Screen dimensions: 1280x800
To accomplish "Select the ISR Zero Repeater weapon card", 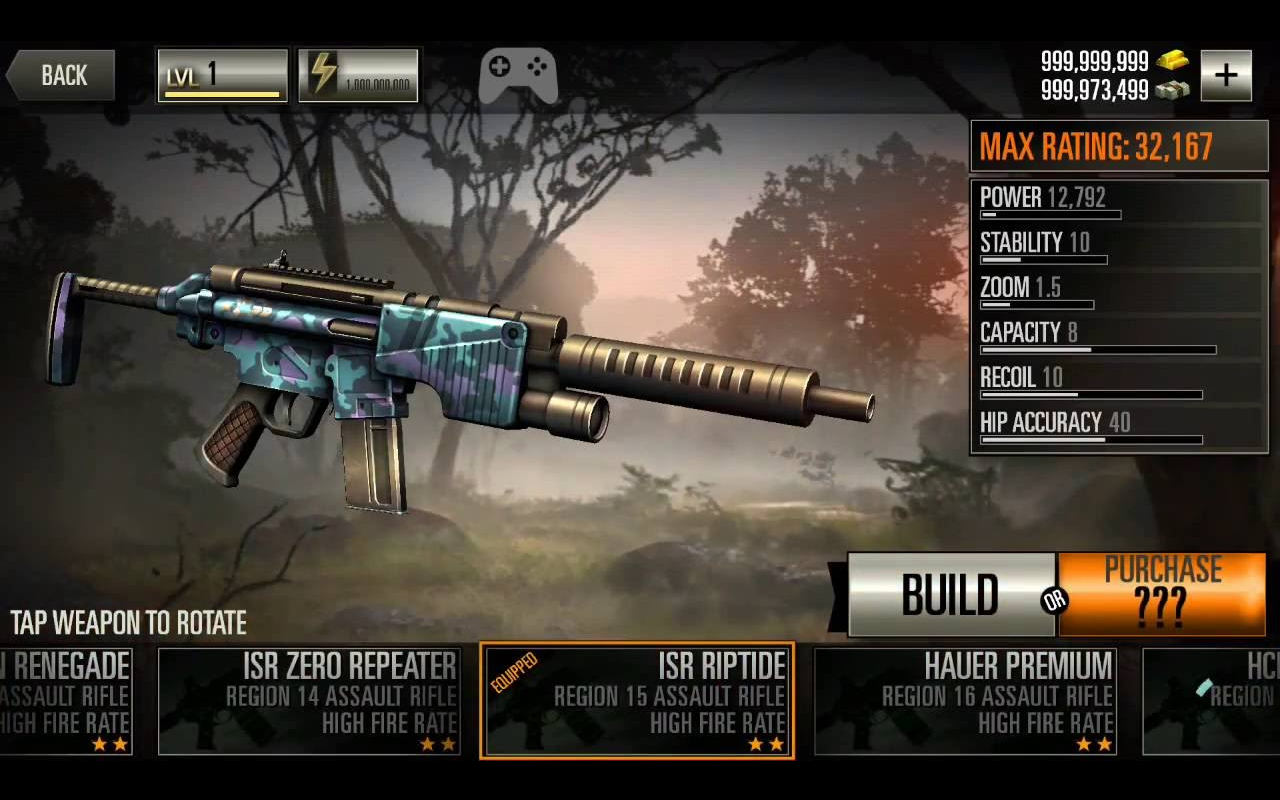I will 309,701.
